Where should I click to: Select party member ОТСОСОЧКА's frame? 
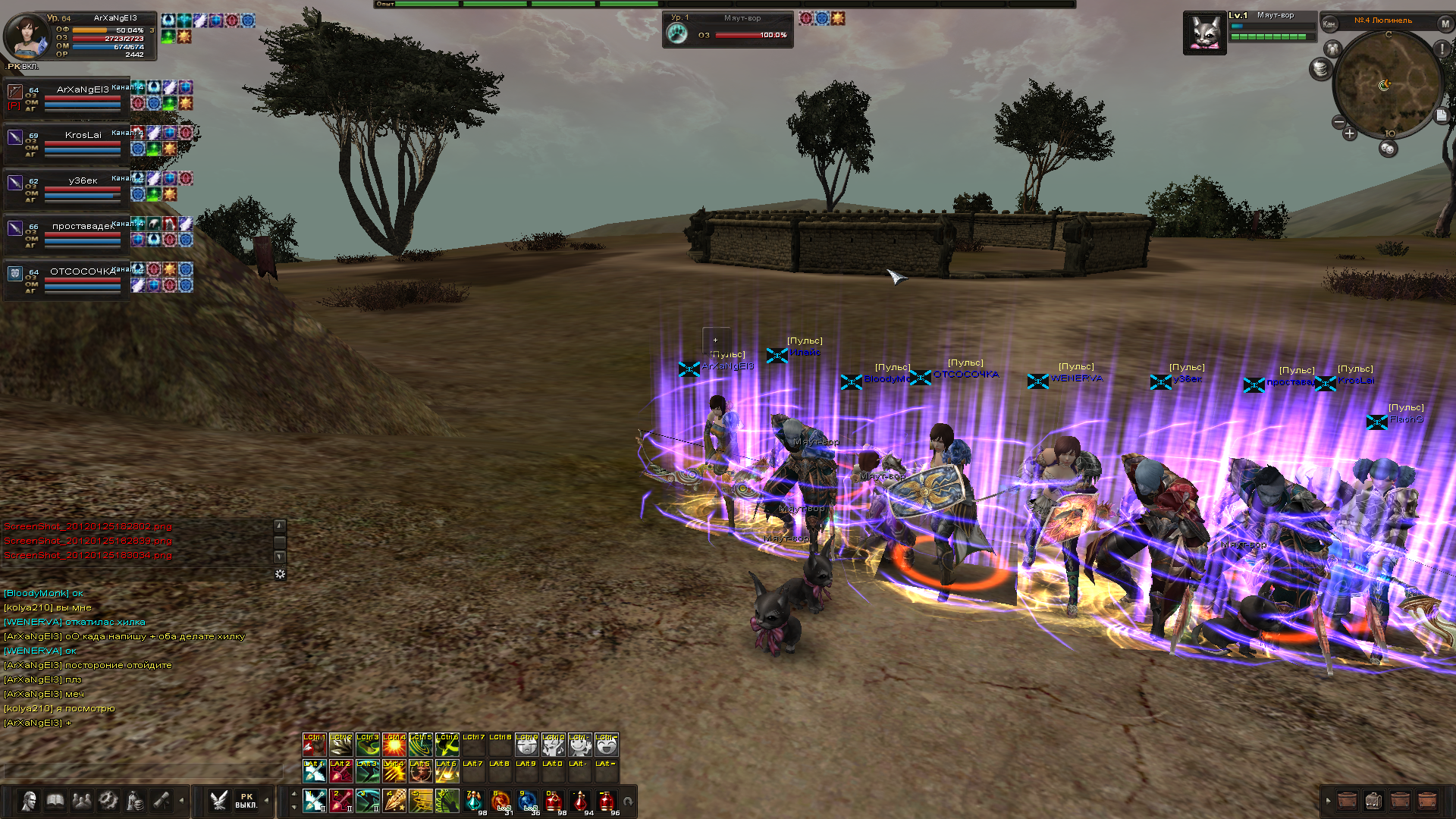pos(68,278)
